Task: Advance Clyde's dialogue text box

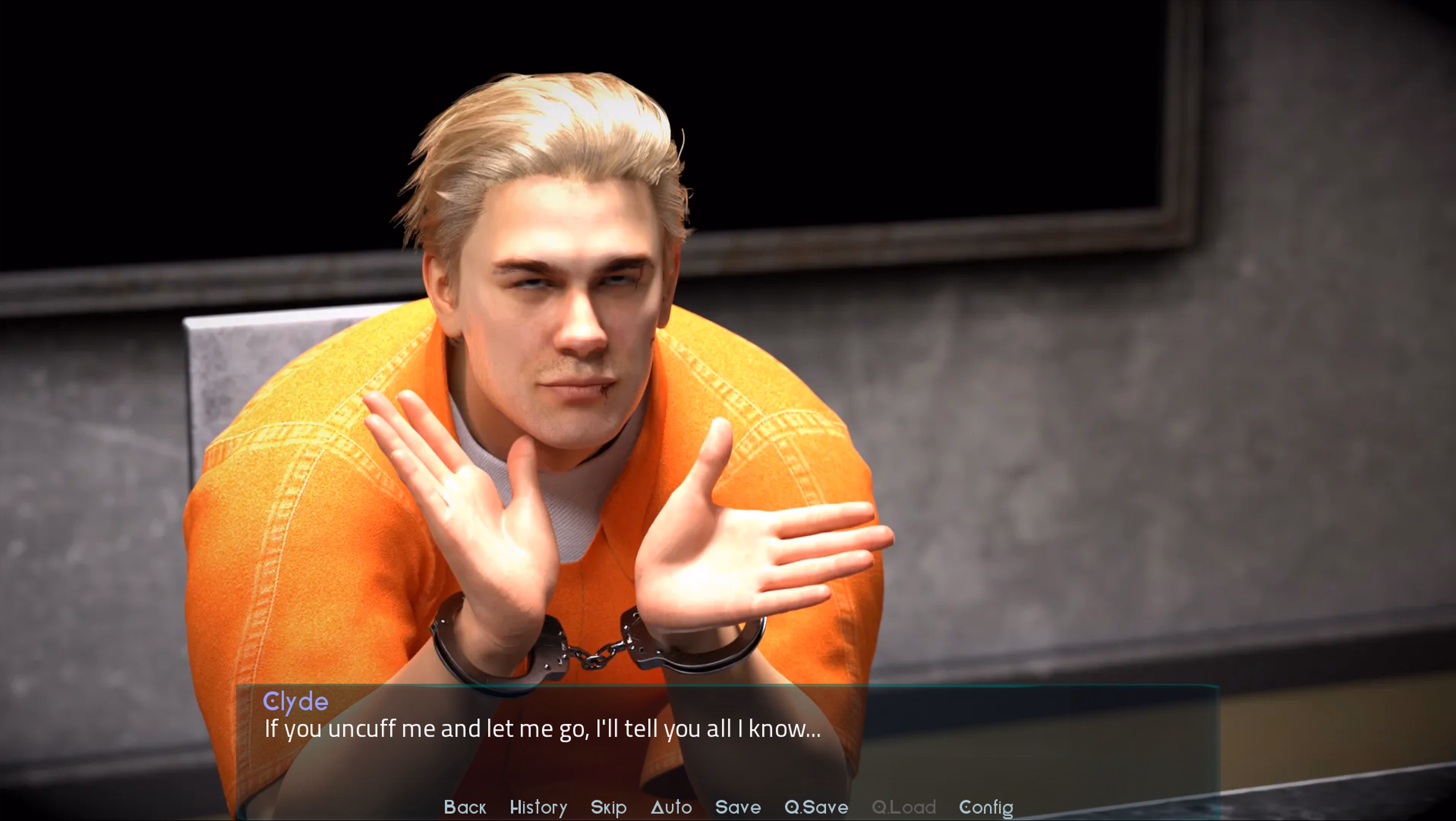Action: click(727, 735)
